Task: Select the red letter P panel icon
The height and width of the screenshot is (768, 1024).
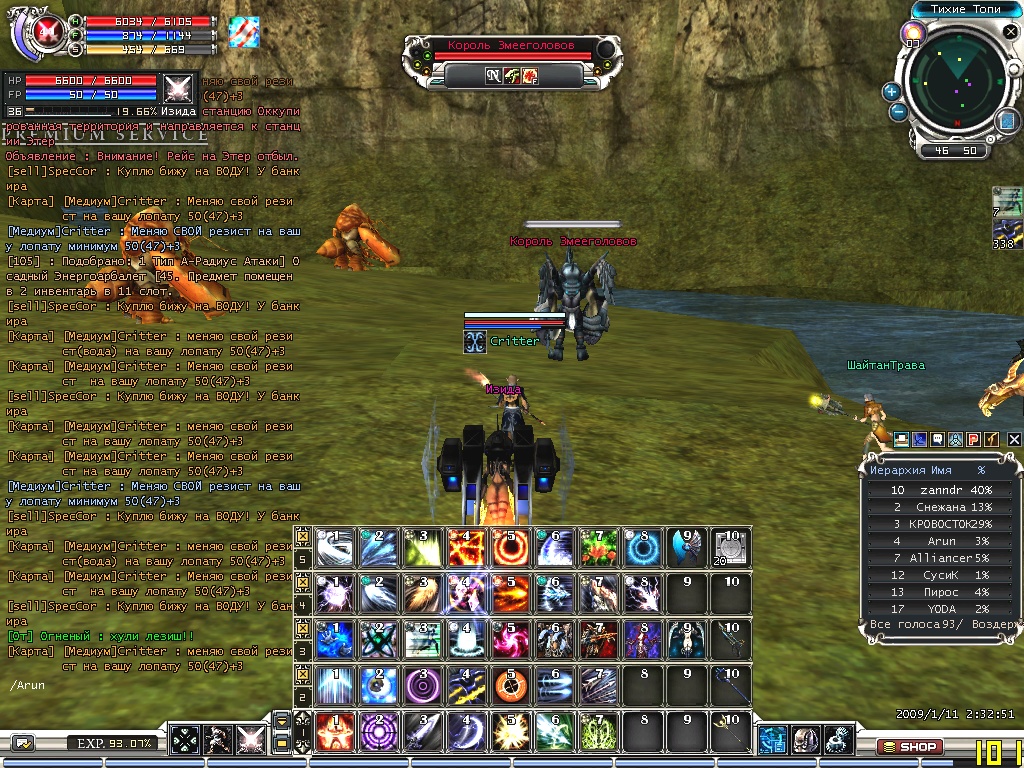Action: click(x=973, y=439)
